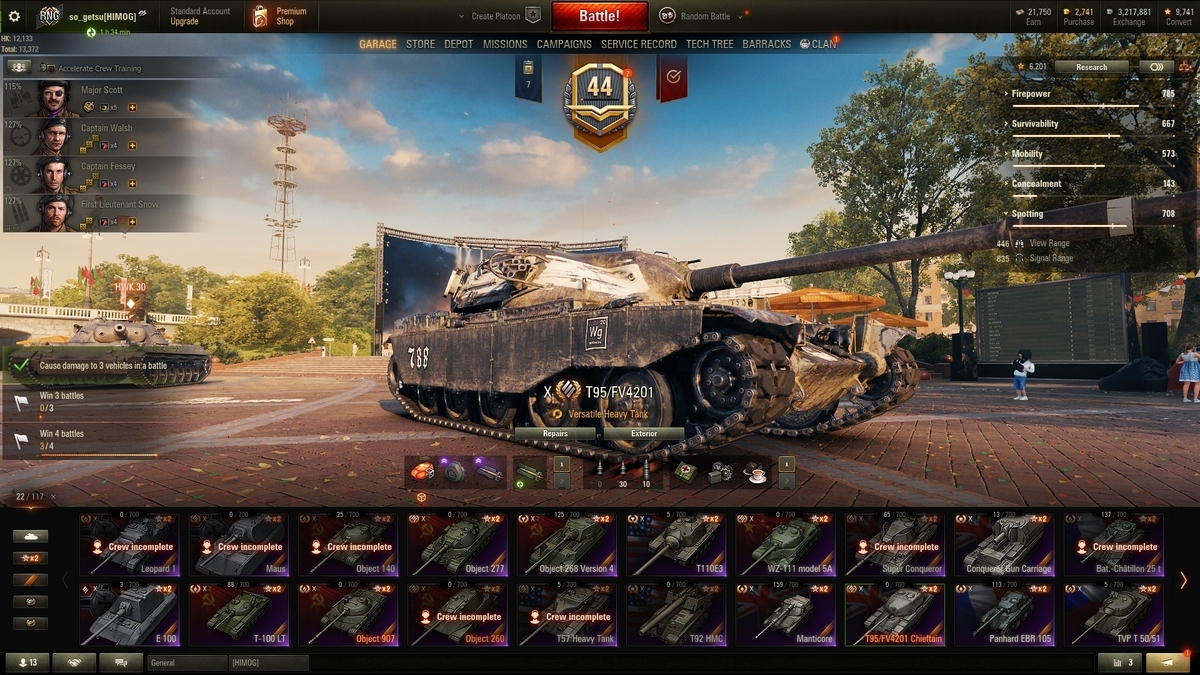Open the BARRACKS tab
This screenshot has width=1200, height=675.
(767, 44)
